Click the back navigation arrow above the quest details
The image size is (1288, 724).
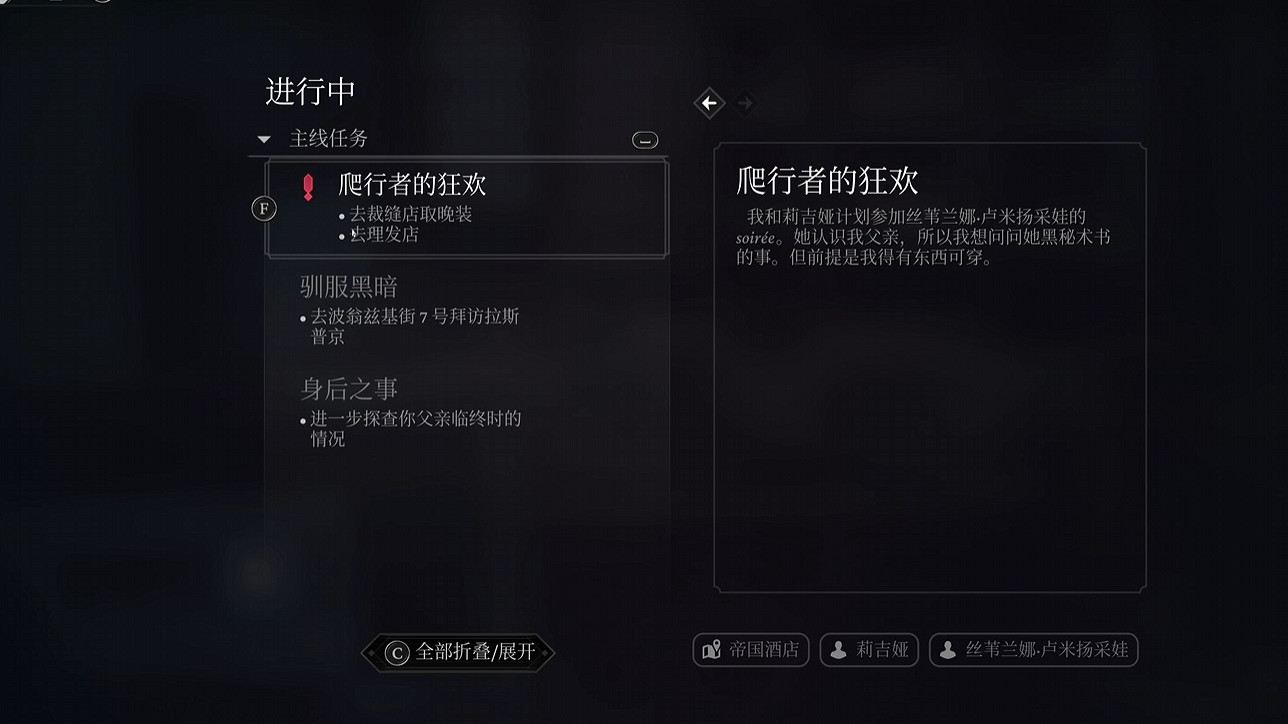tap(710, 103)
